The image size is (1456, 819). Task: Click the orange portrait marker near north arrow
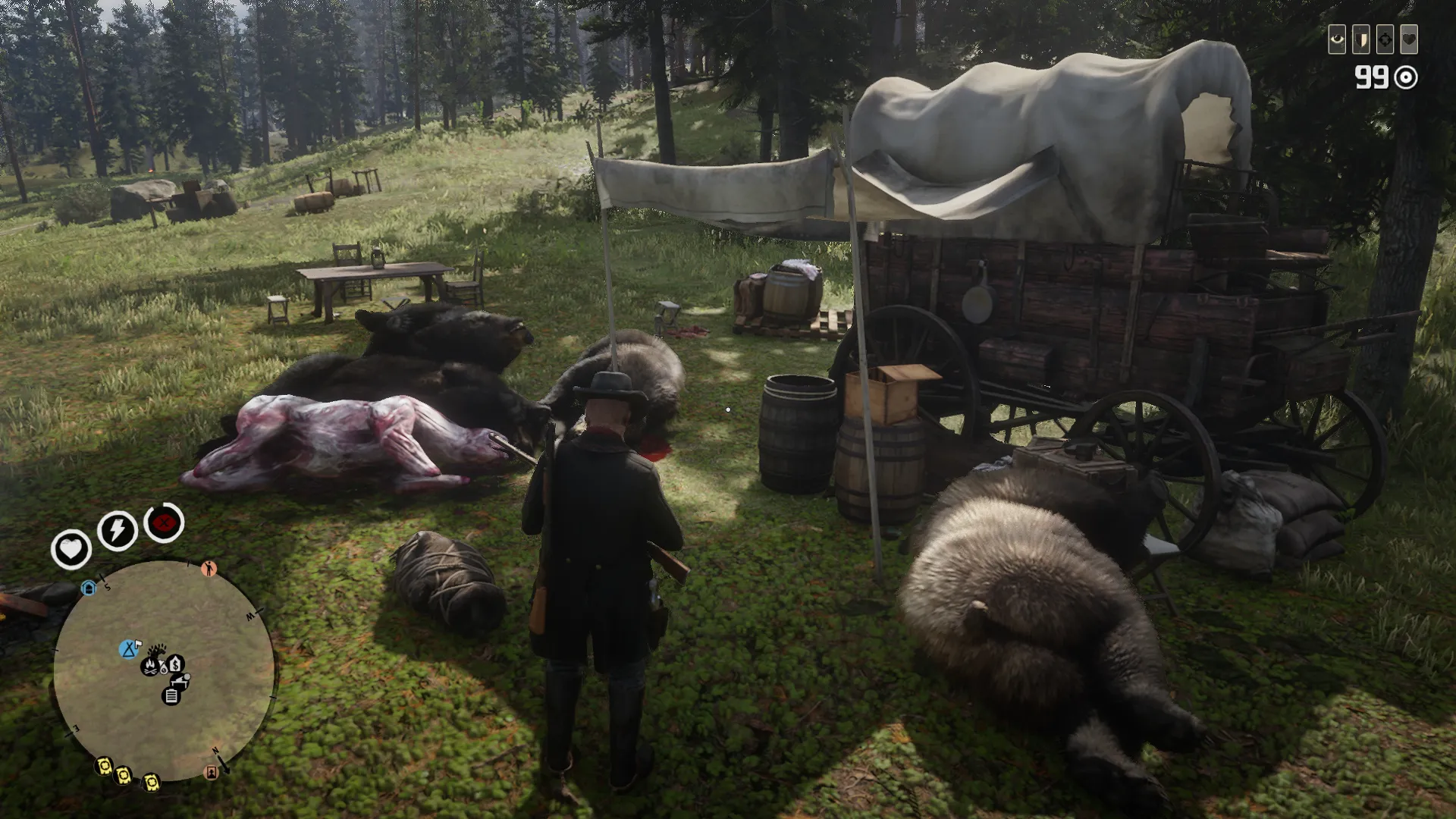[x=211, y=773]
